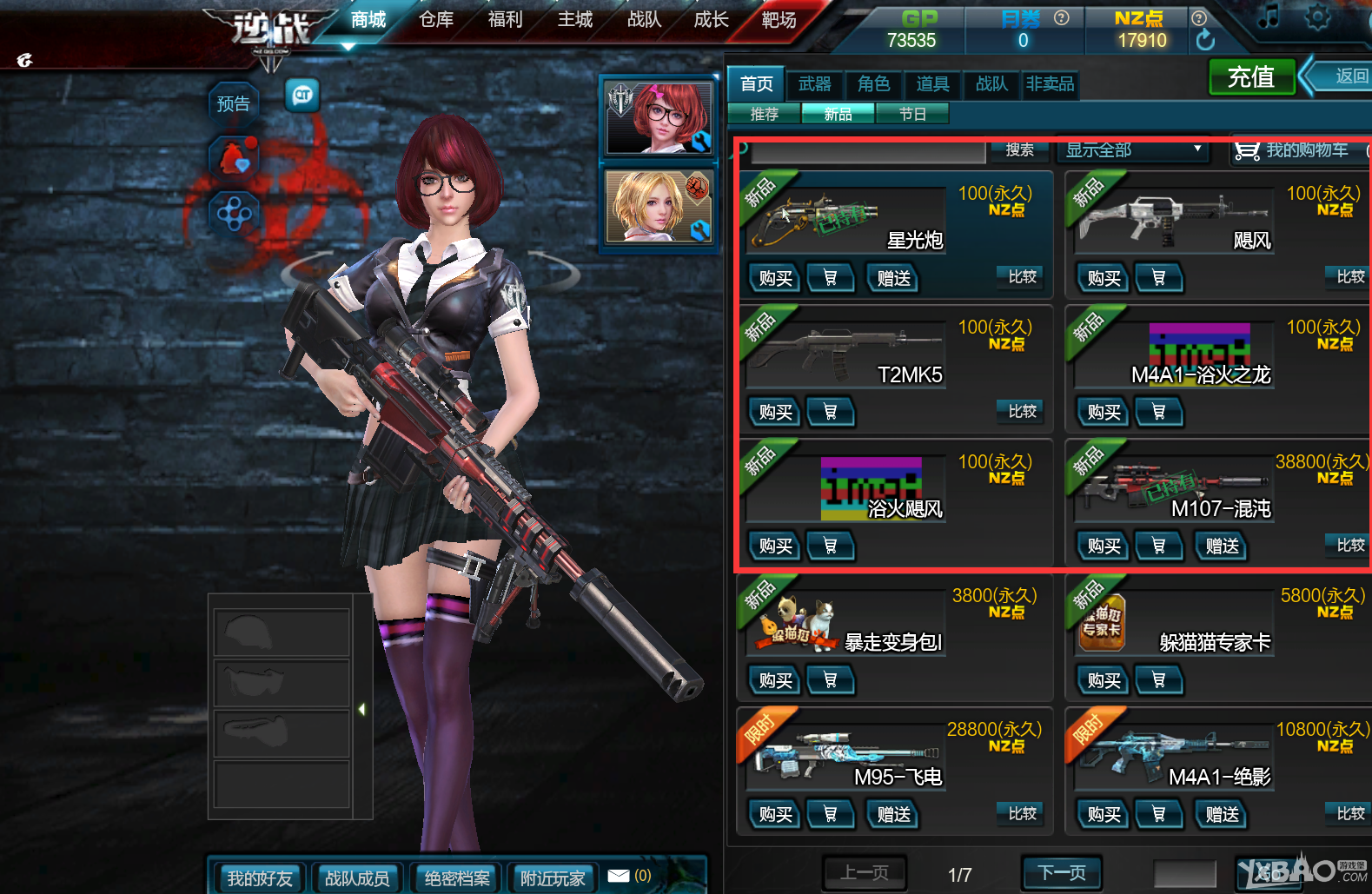Select the 节日 holiday sub-tab
This screenshot has height=894, width=1372.
[x=911, y=114]
